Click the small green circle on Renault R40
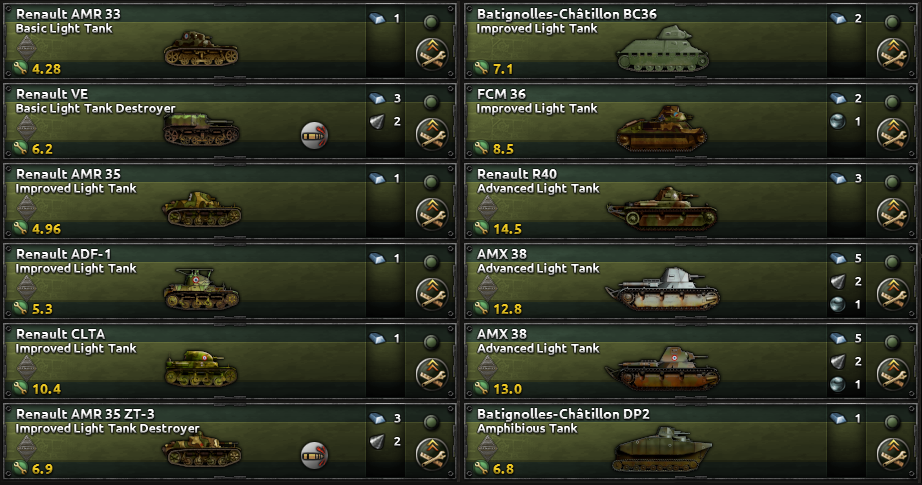The width and height of the screenshot is (922, 485). 892,181
